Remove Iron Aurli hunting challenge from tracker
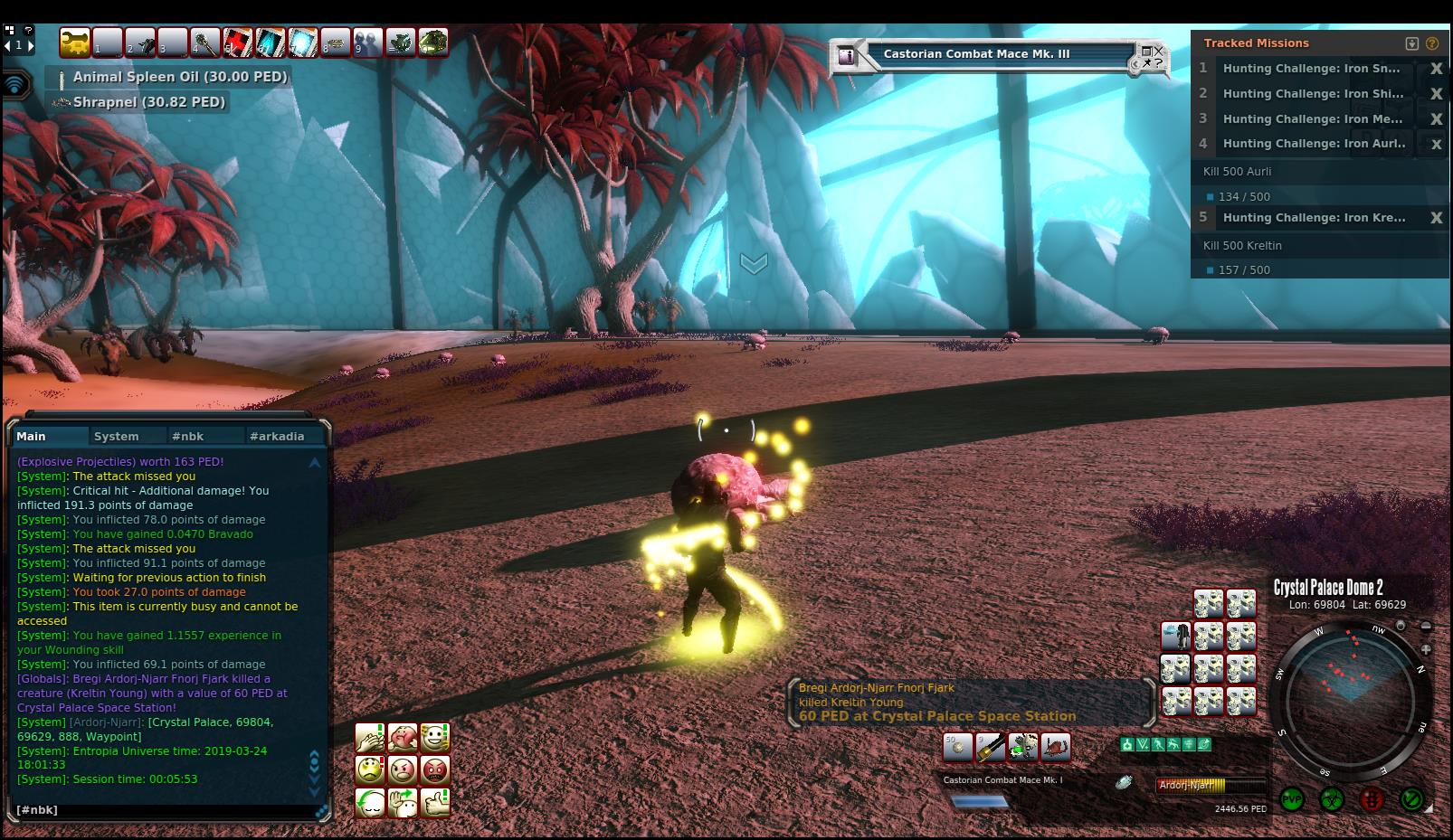The image size is (1453, 840). pos(1435,144)
